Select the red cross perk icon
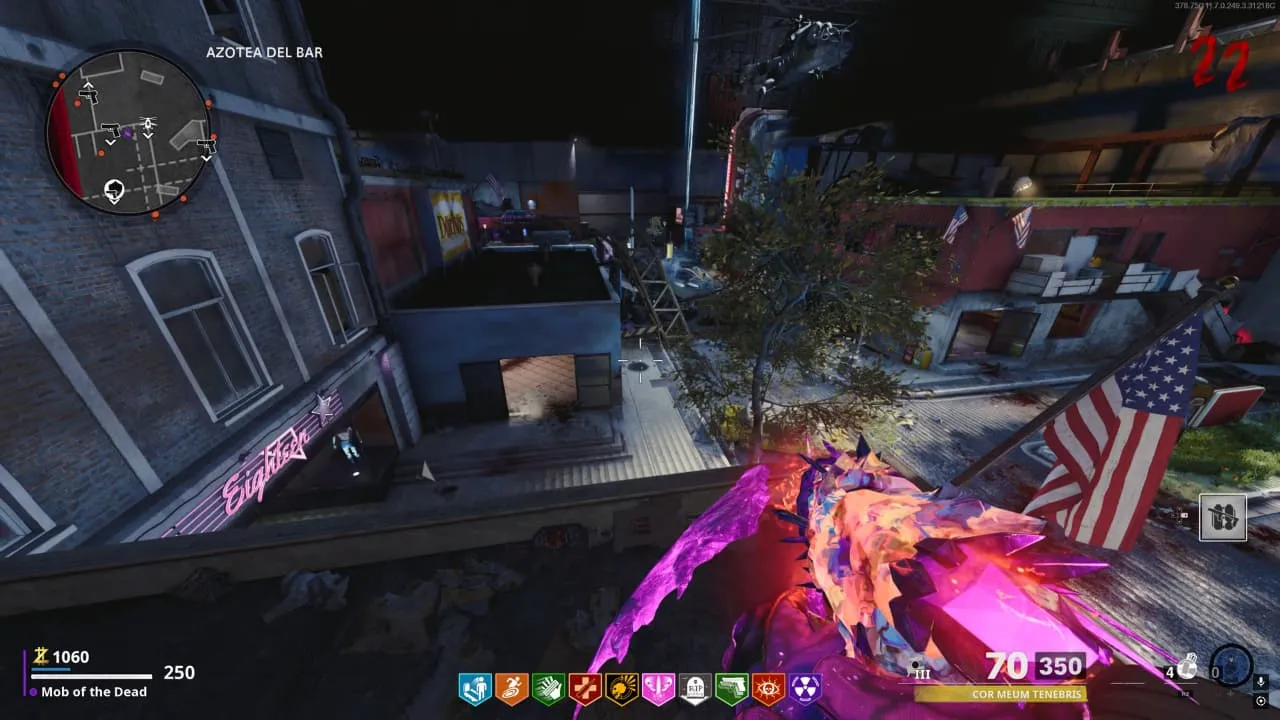Viewport: 1280px width, 720px height. 584,688
